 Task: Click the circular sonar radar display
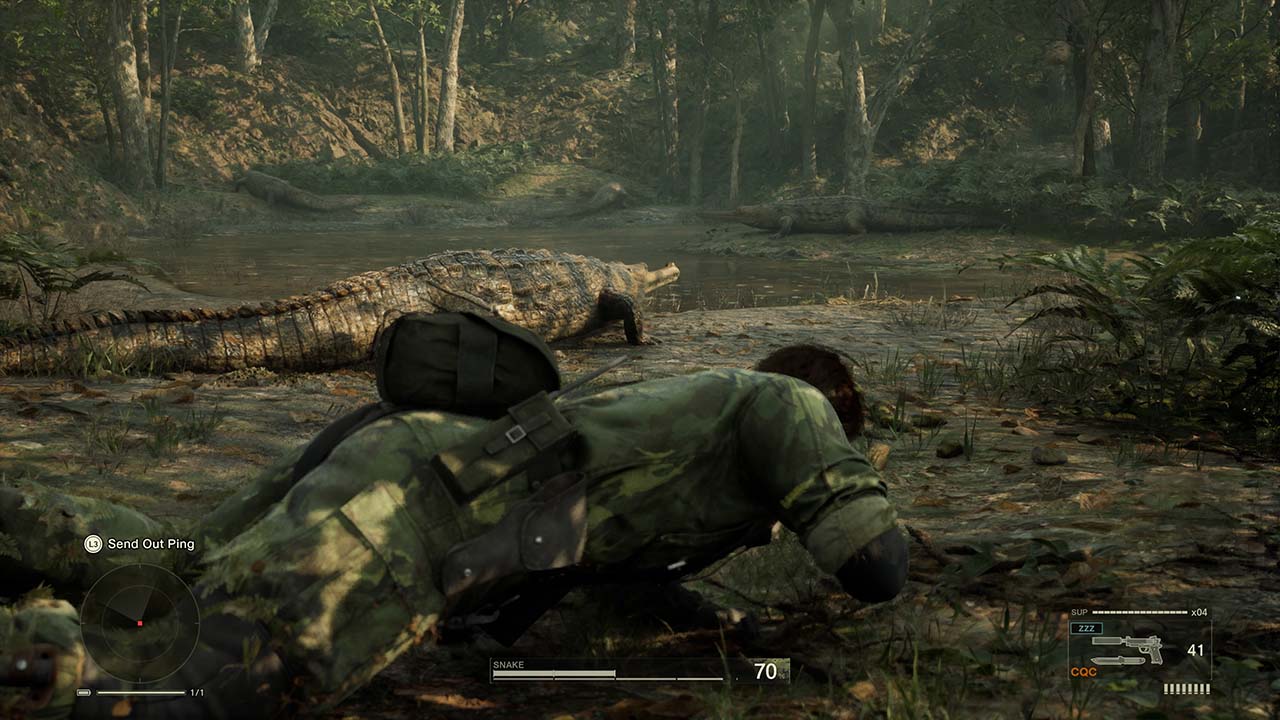click(x=139, y=623)
